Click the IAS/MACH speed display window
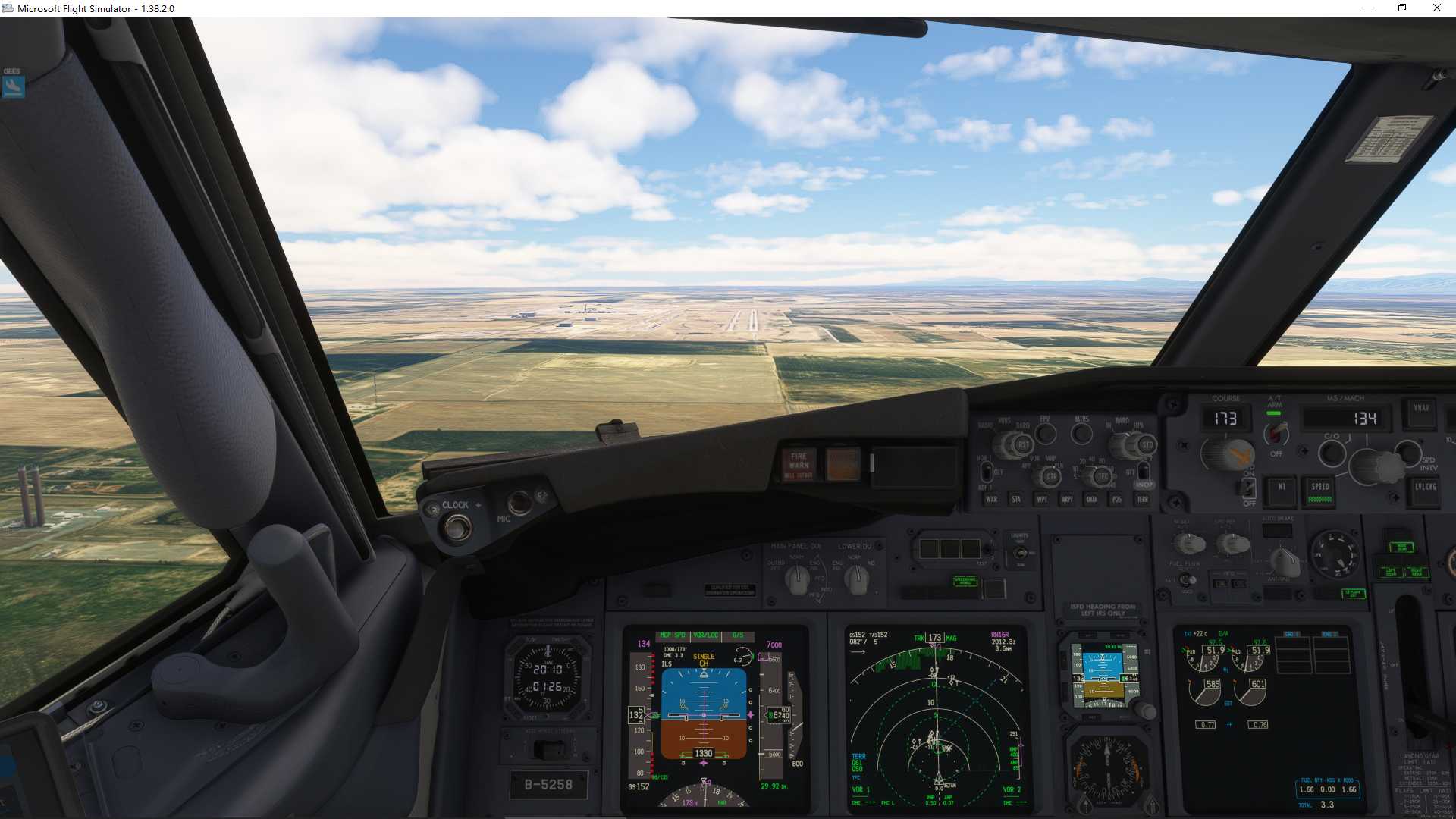 (1341, 418)
